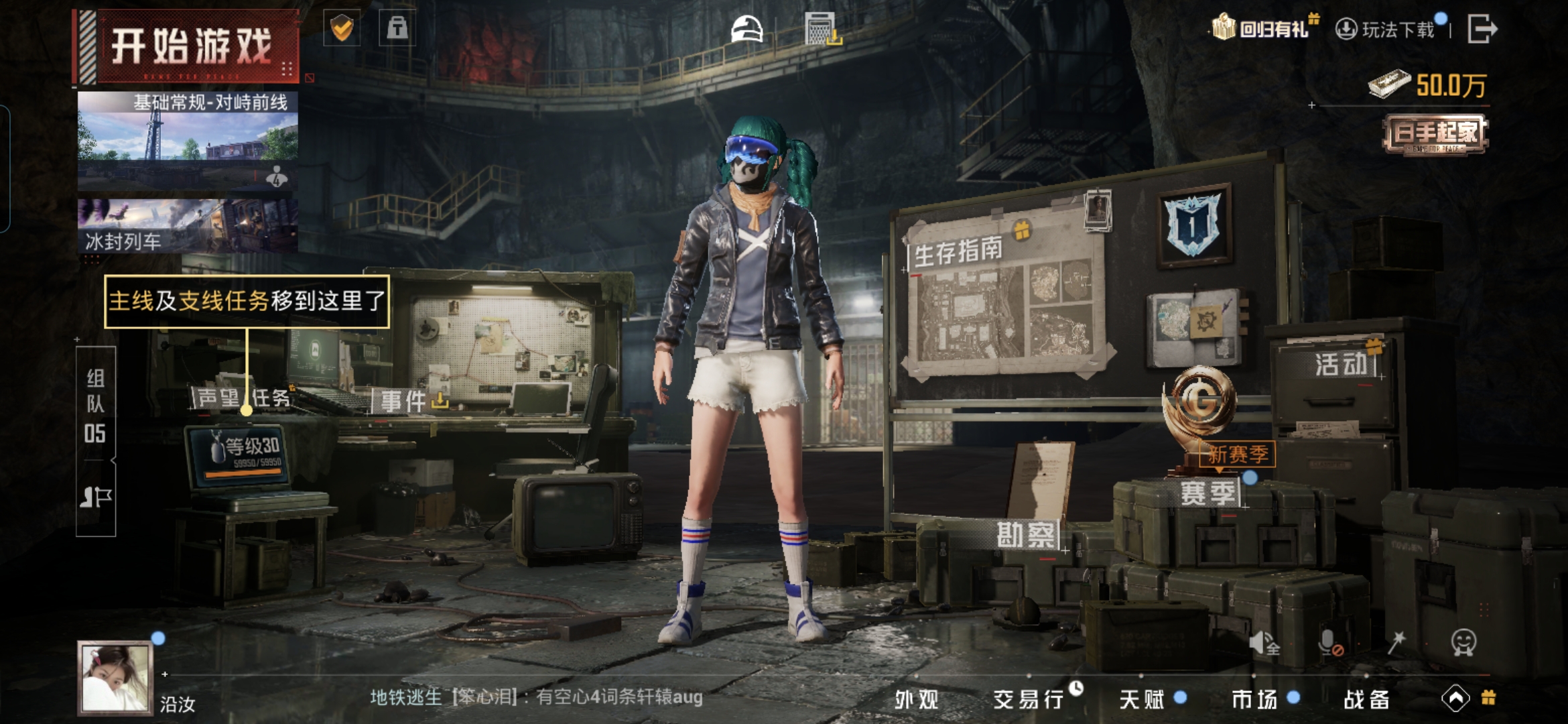Open the 天赋 talents tab

pyautogui.click(x=1141, y=699)
